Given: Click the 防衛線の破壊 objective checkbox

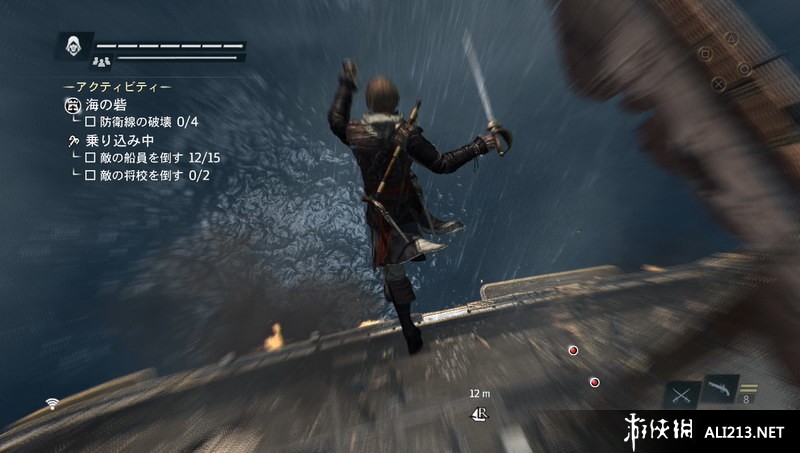Looking at the screenshot, I should coord(90,122).
